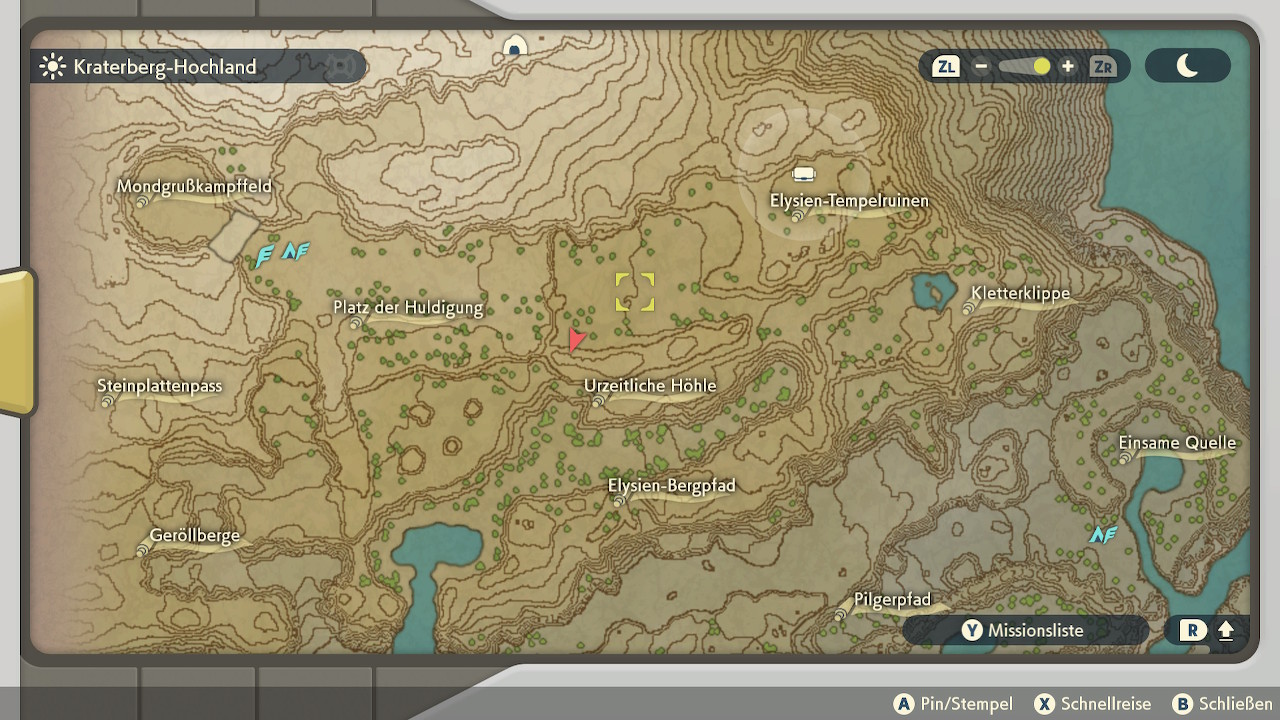1280x720 pixels.
Task: Select the Elysien-Bergpfad map label
Action: point(672,487)
